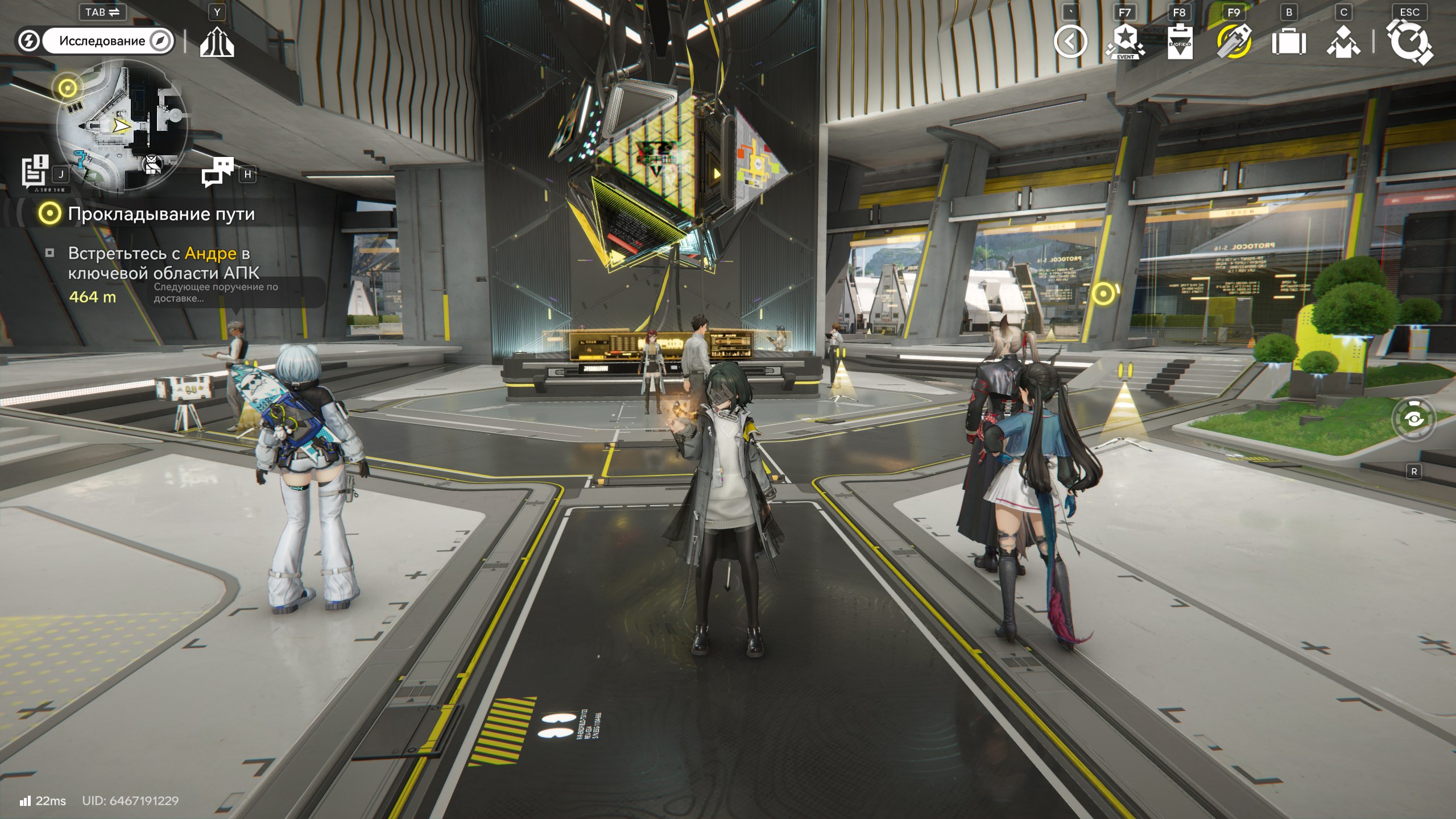Screen dimensions: 1456x819
Task: Click the yellow circled device icon
Action: tap(1234, 42)
